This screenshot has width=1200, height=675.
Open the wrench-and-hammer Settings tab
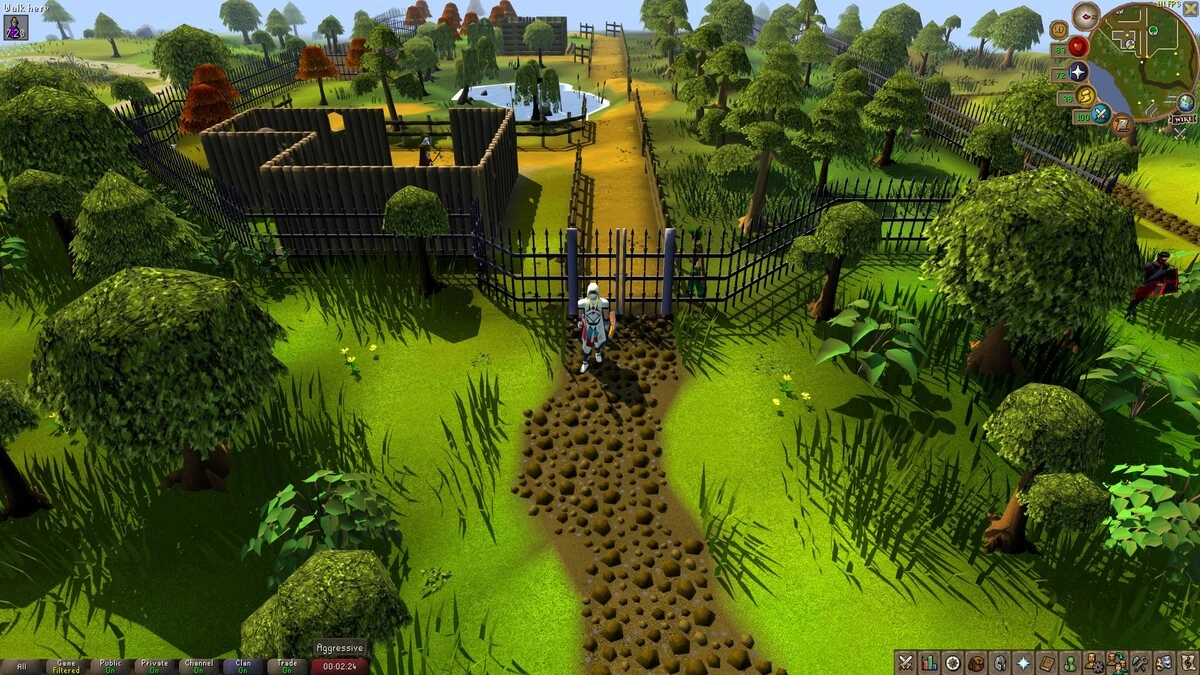(x=1140, y=662)
